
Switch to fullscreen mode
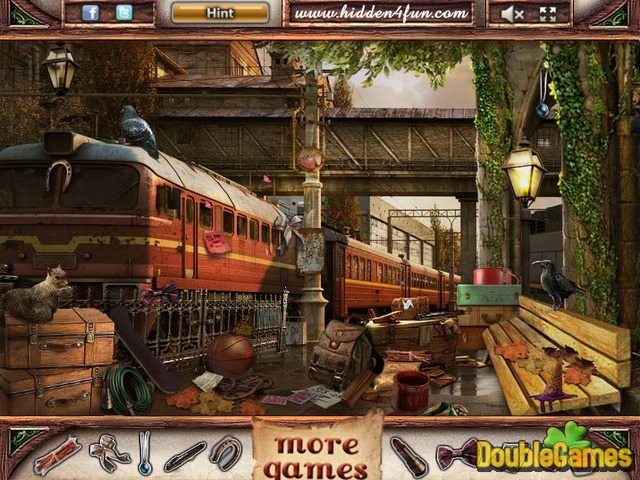click(547, 14)
